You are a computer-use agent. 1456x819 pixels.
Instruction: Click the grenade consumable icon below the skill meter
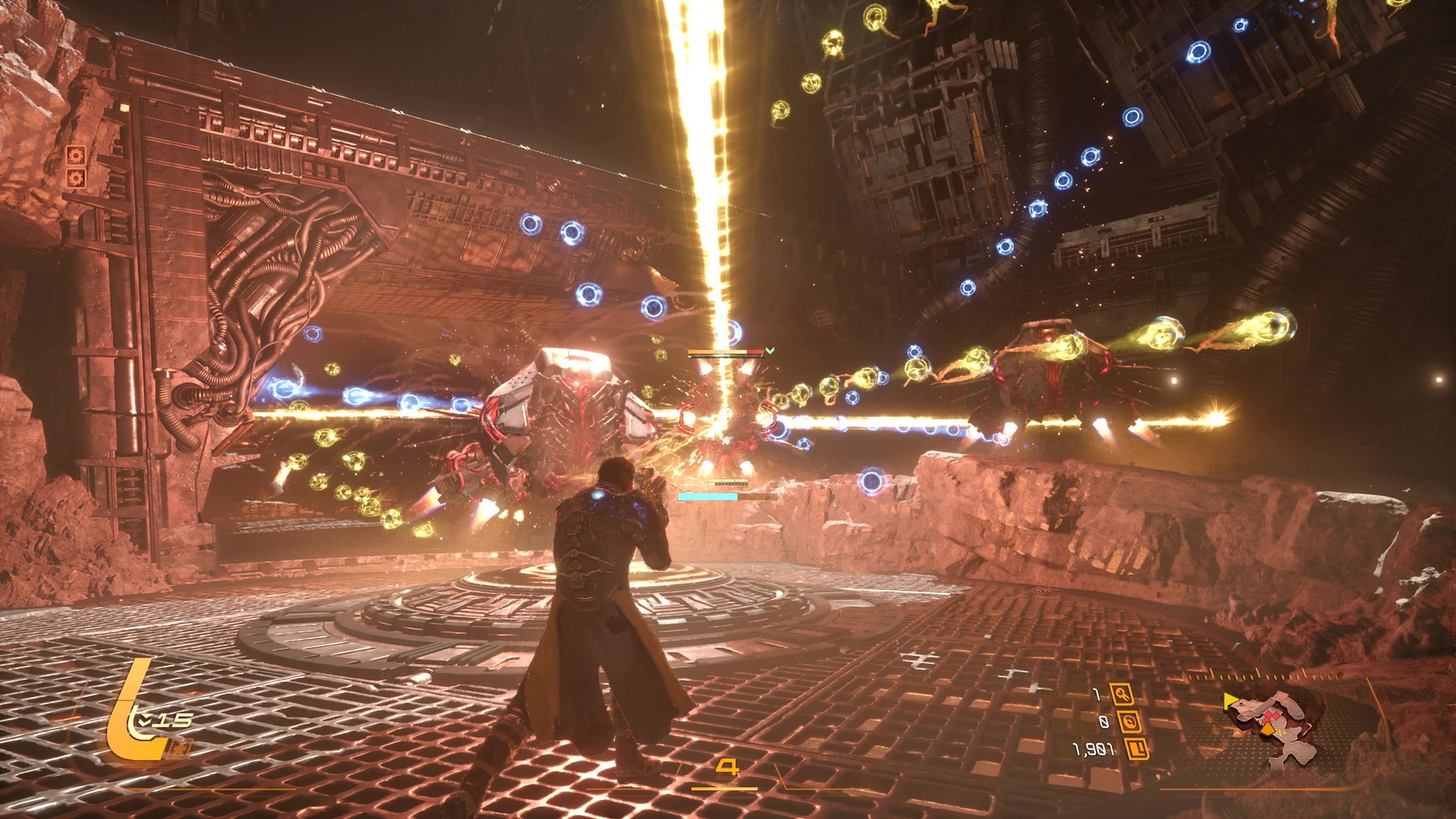(x=180, y=747)
